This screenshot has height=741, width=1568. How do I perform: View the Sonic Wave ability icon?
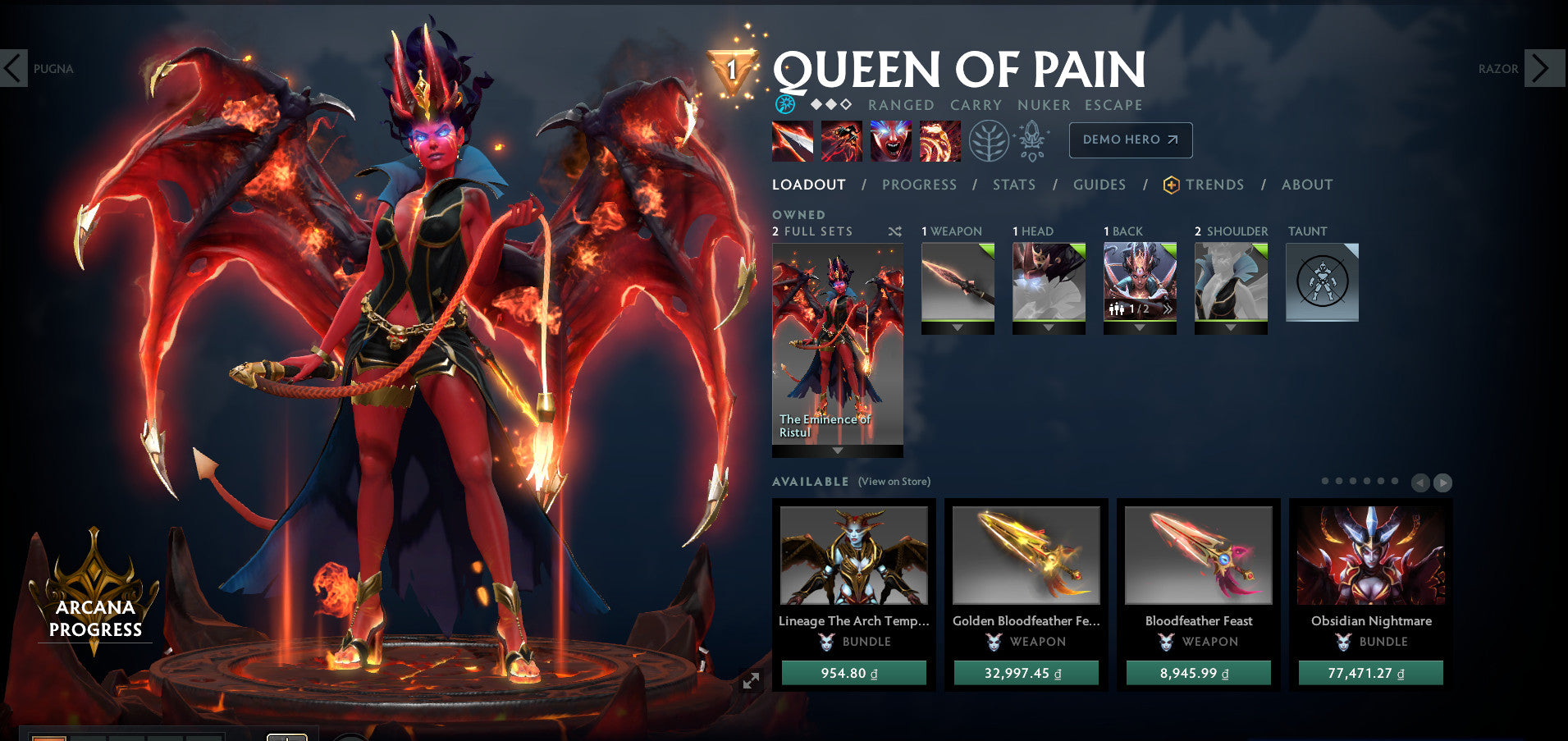939,140
